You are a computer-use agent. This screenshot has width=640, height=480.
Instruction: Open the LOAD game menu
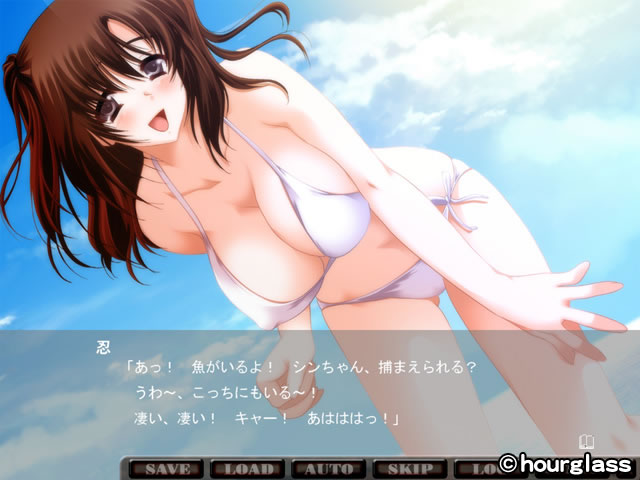246,468
